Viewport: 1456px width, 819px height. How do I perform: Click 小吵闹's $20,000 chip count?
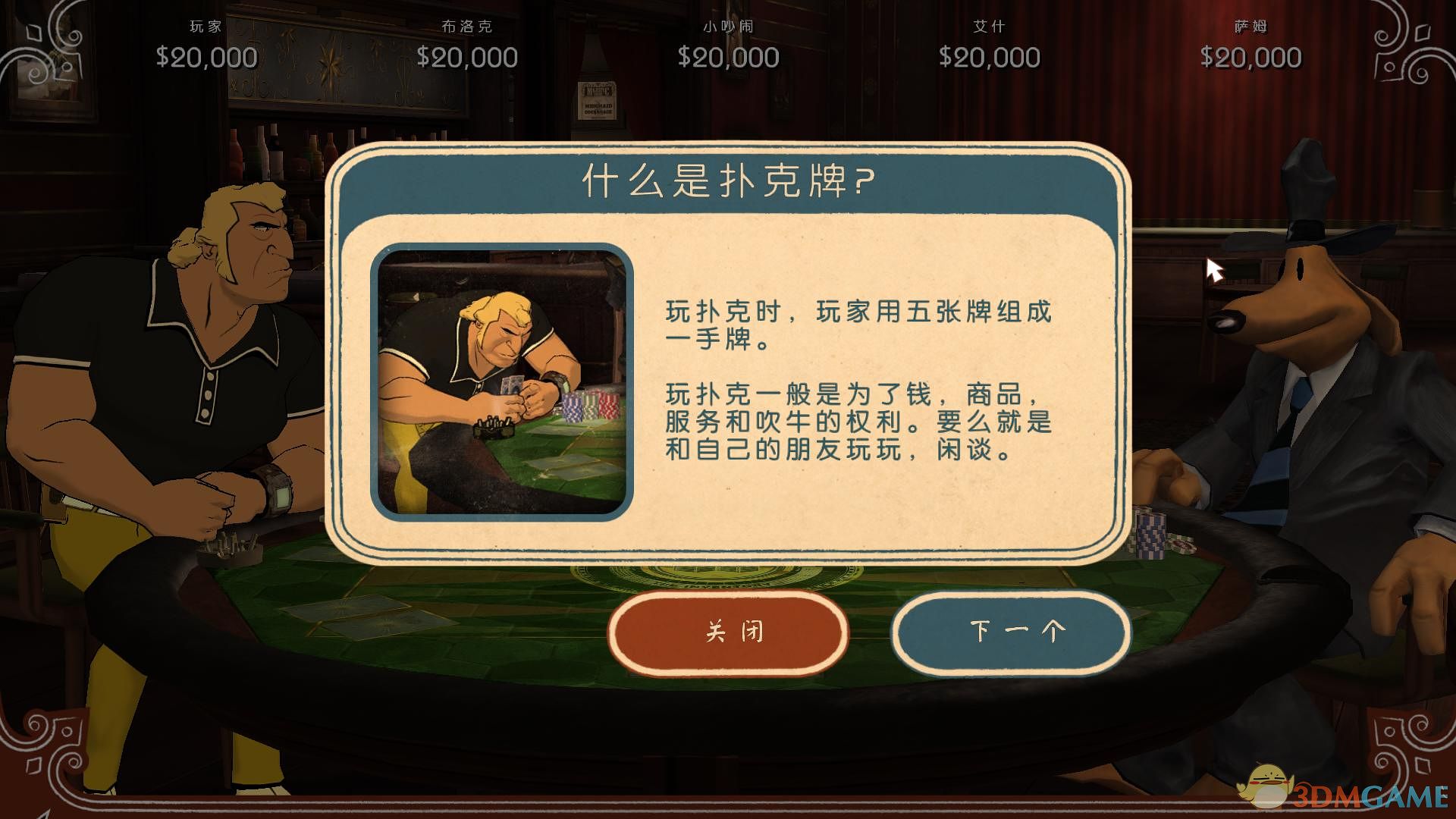(x=730, y=56)
